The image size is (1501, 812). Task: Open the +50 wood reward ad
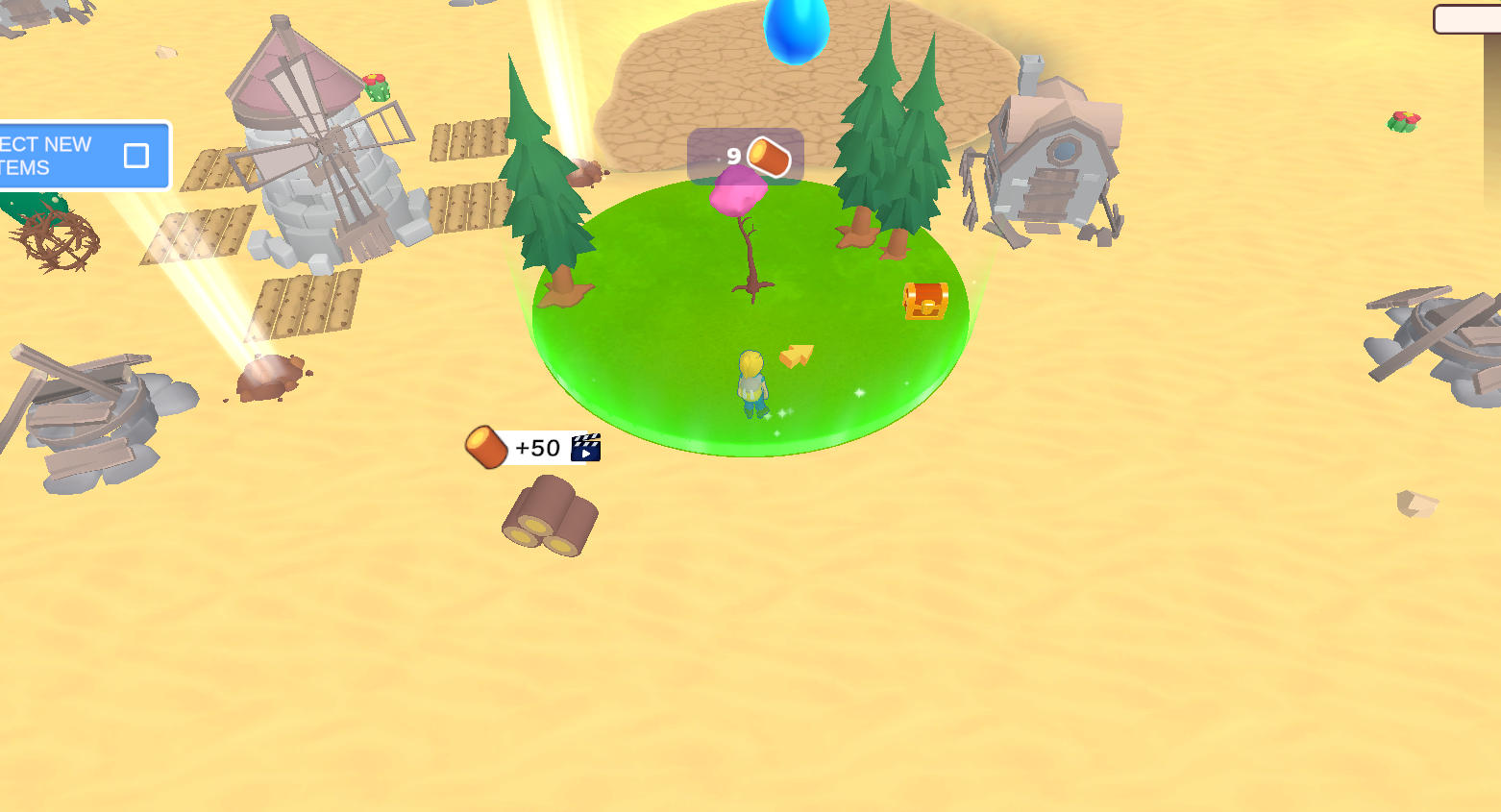pos(533,447)
